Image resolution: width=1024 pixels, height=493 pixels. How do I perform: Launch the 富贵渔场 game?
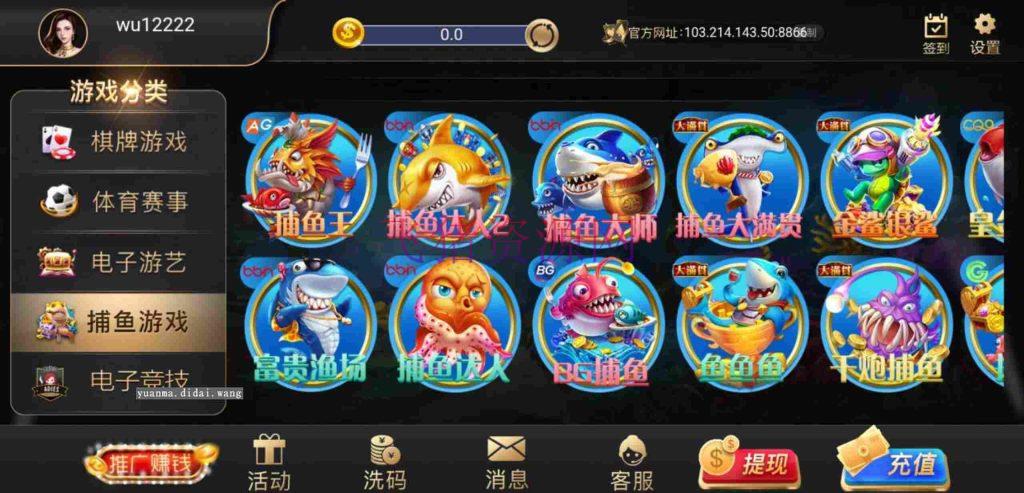point(310,322)
